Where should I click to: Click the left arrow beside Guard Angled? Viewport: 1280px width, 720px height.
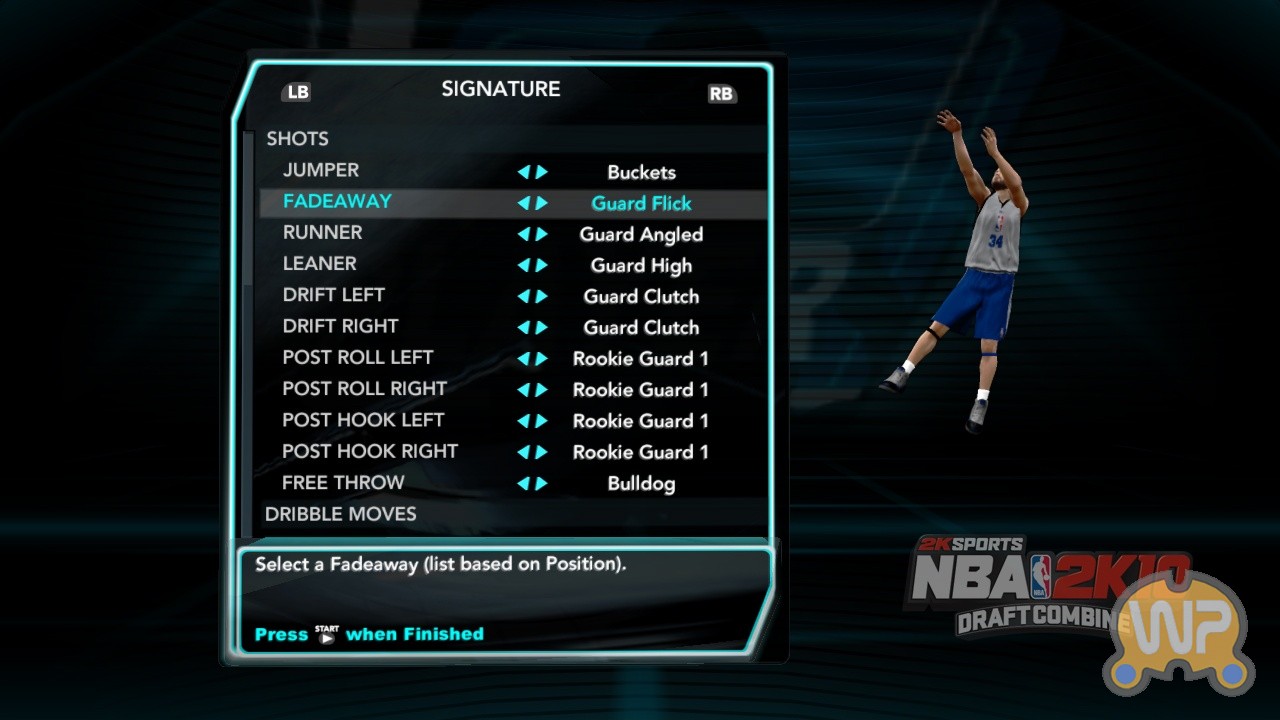point(523,234)
